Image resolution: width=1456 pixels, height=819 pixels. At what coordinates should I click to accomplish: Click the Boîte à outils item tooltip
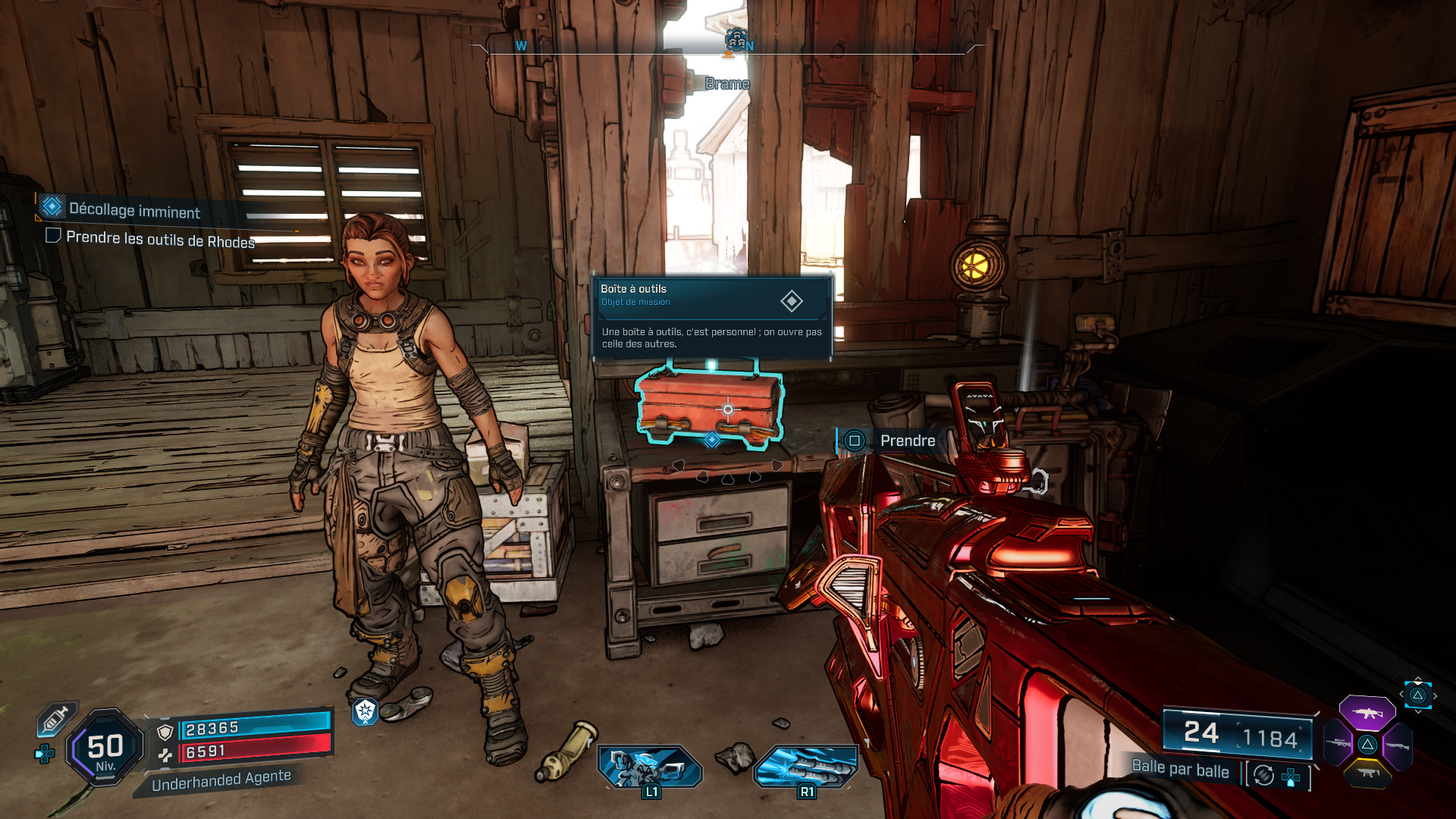(x=711, y=316)
